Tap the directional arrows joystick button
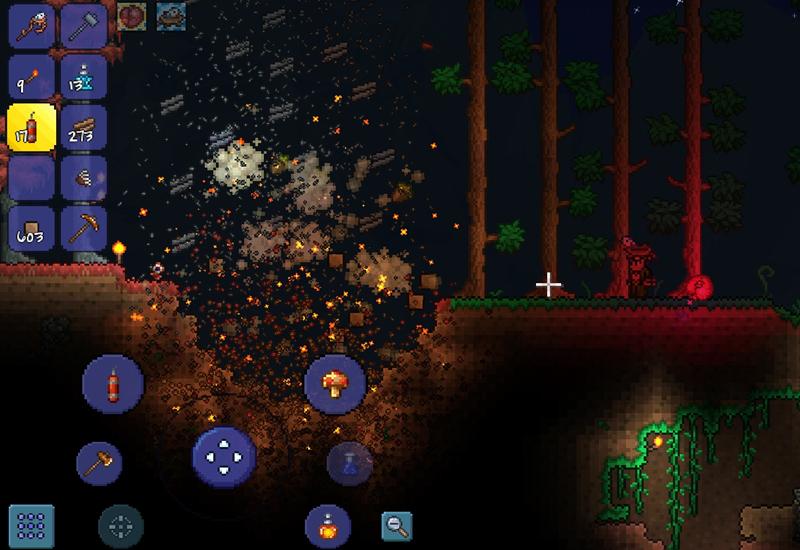 coord(223,457)
